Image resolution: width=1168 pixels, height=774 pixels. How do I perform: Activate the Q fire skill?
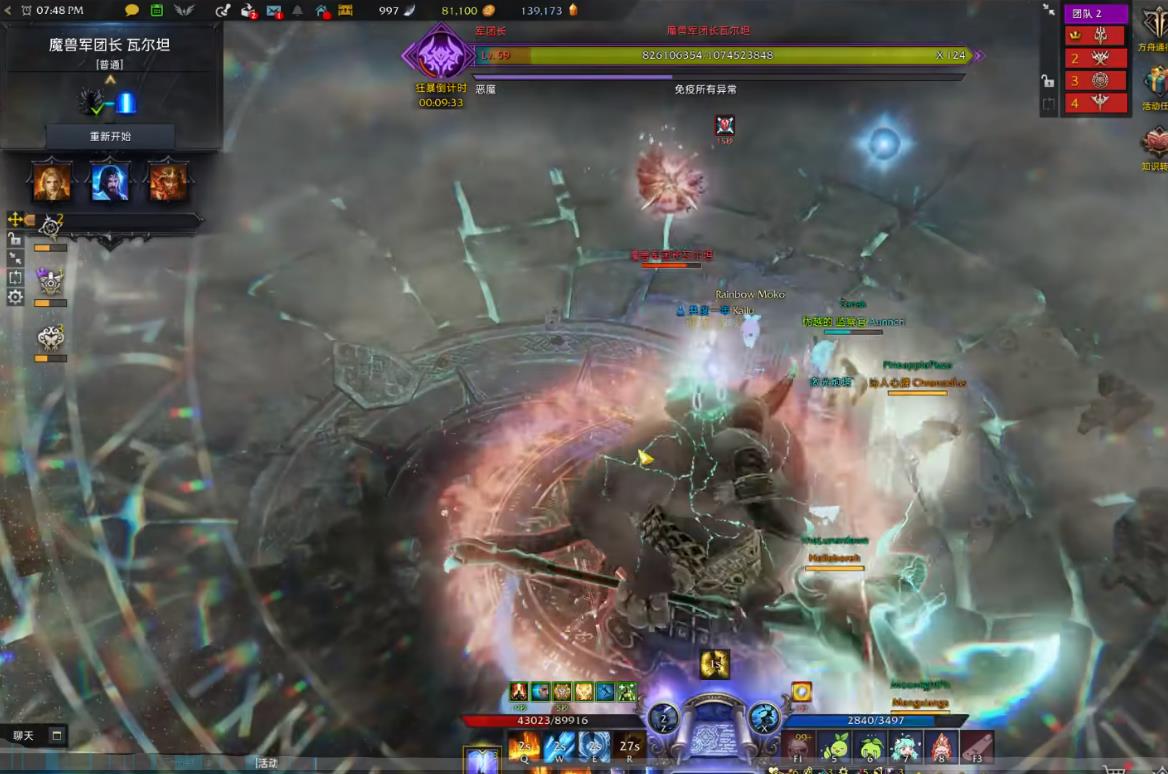[524, 746]
